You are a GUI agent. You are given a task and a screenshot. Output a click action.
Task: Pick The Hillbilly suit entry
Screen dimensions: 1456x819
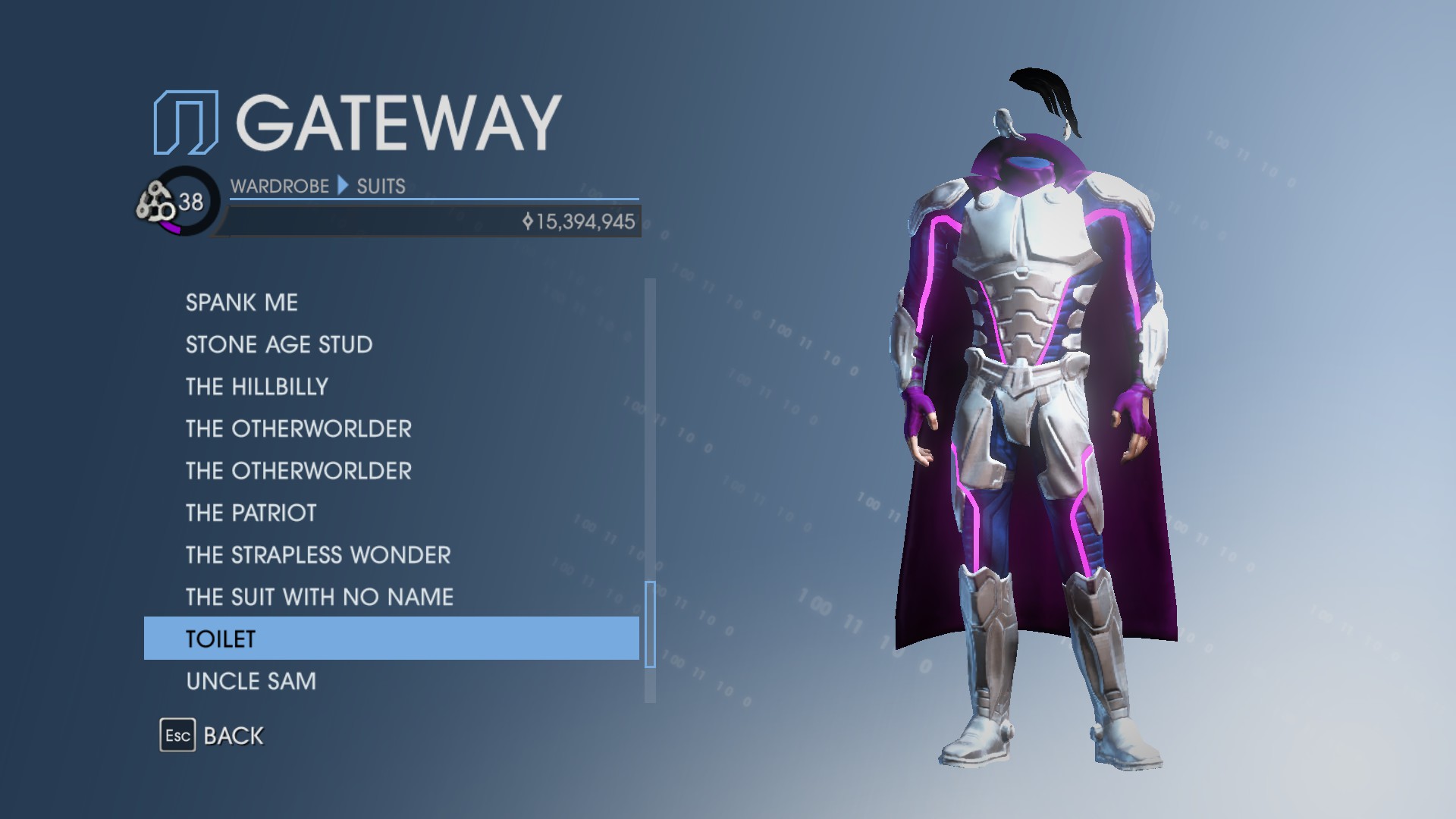[257, 387]
